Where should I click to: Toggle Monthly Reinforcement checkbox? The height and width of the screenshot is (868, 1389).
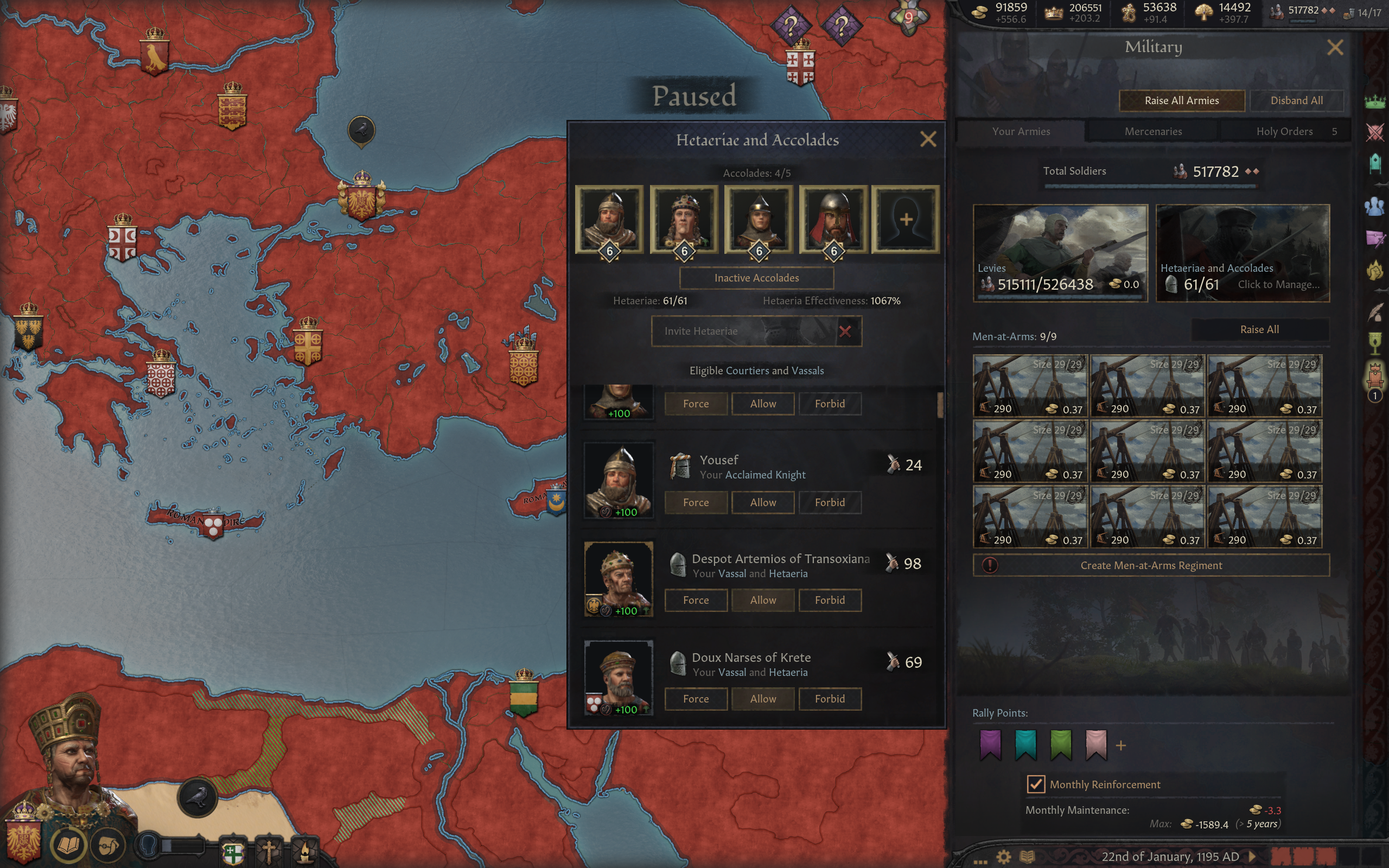(x=1035, y=784)
